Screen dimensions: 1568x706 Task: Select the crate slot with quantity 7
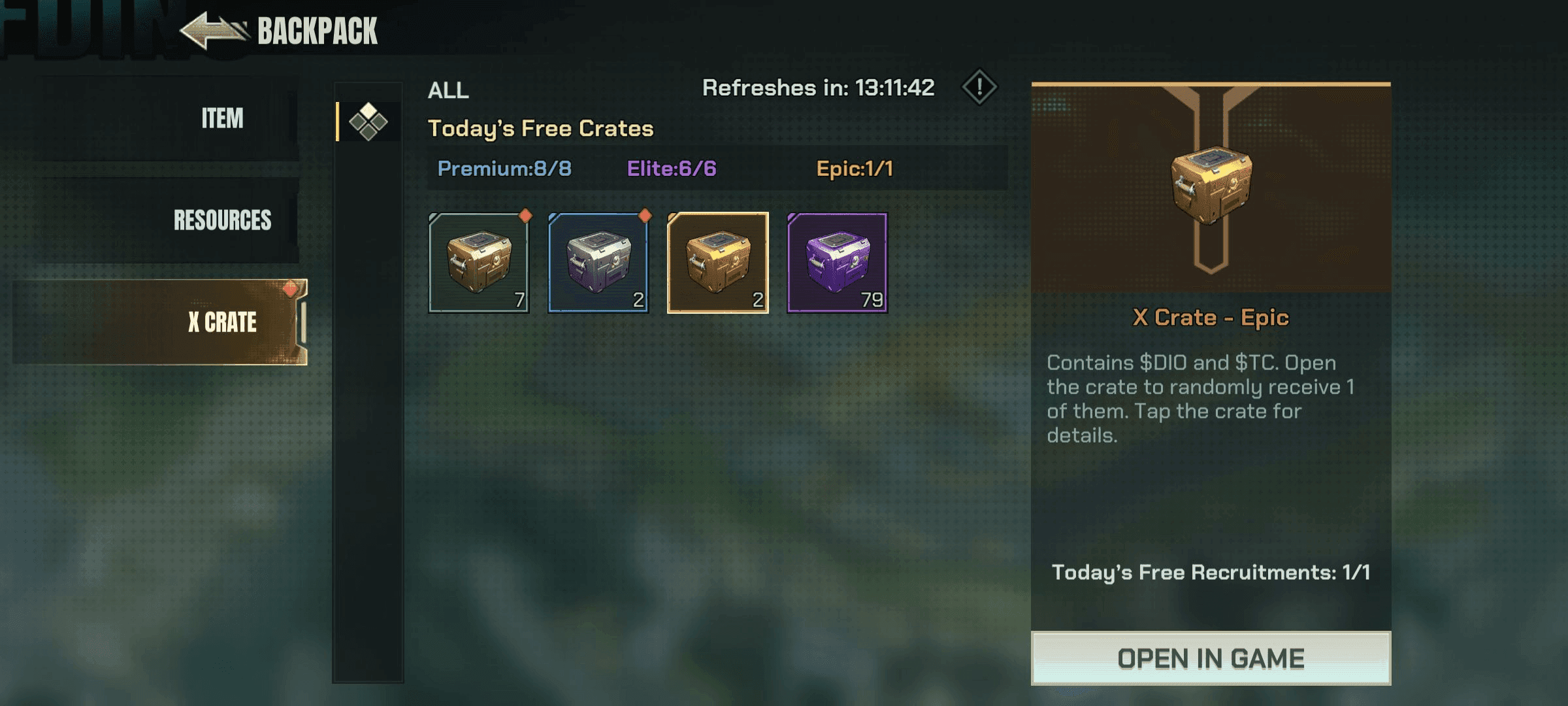pyautogui.click(x=479, y=263)
